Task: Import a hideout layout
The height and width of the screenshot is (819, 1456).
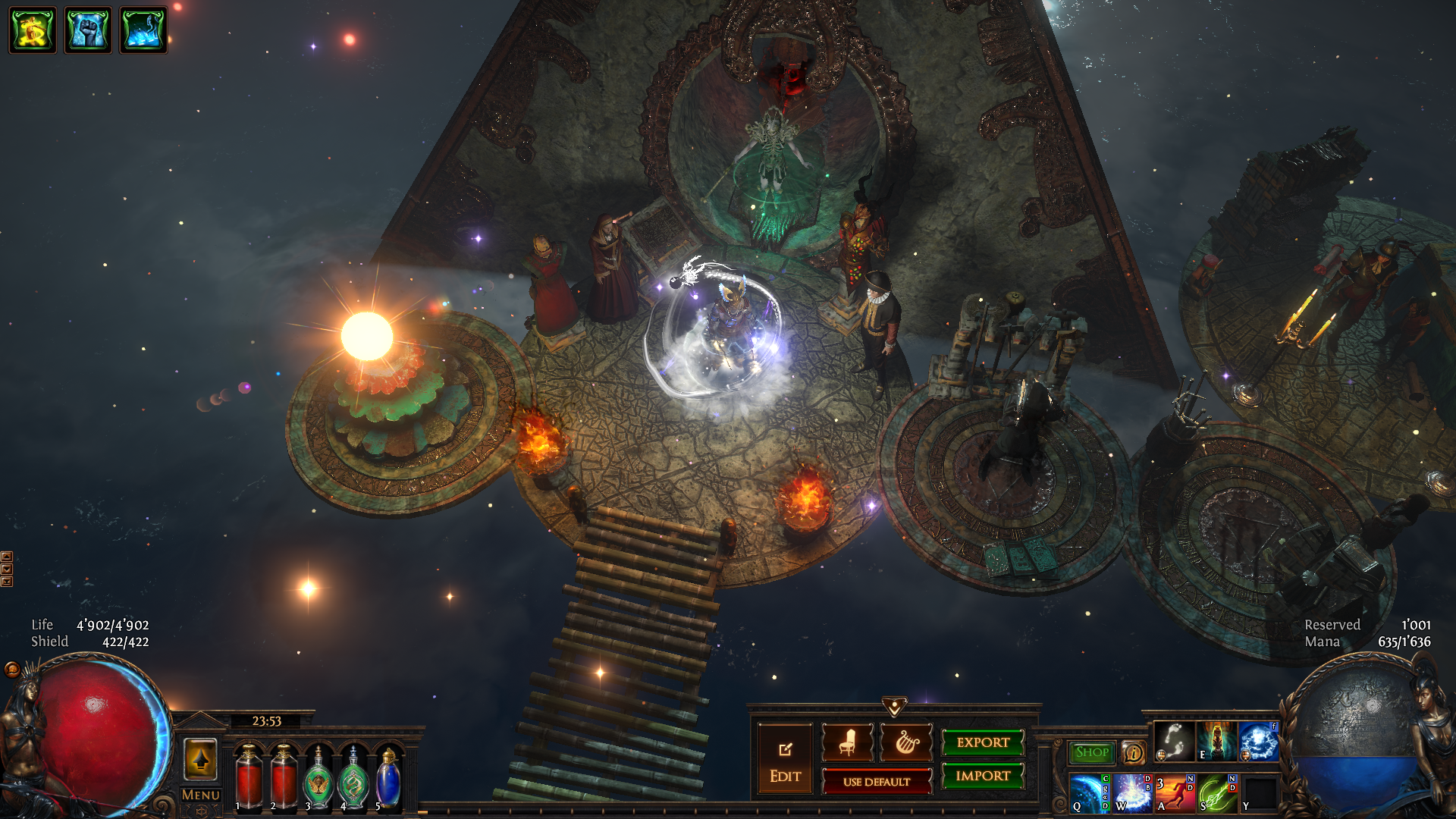Action: (983, 776)
